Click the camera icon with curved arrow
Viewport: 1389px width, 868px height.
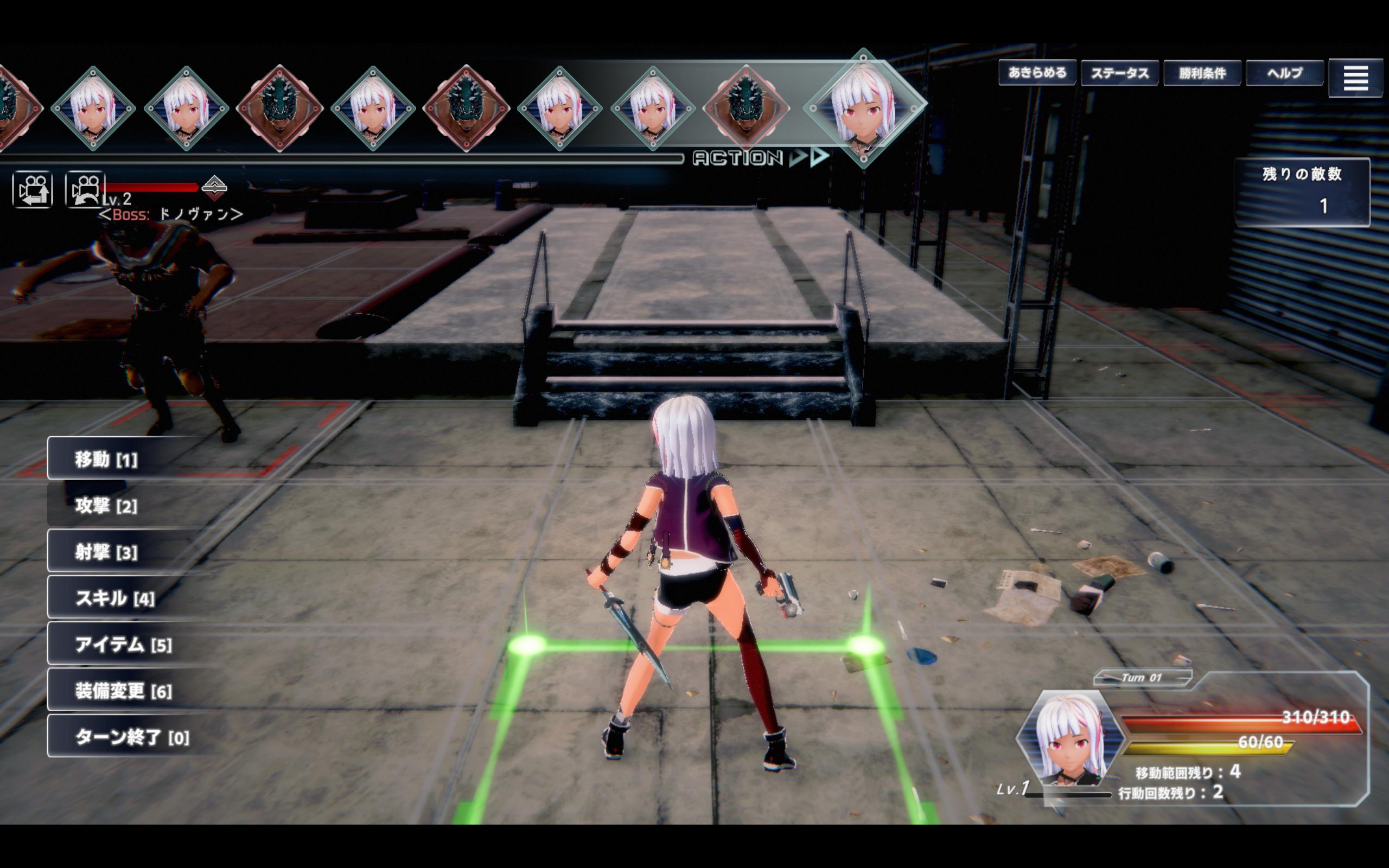[85, 189]
